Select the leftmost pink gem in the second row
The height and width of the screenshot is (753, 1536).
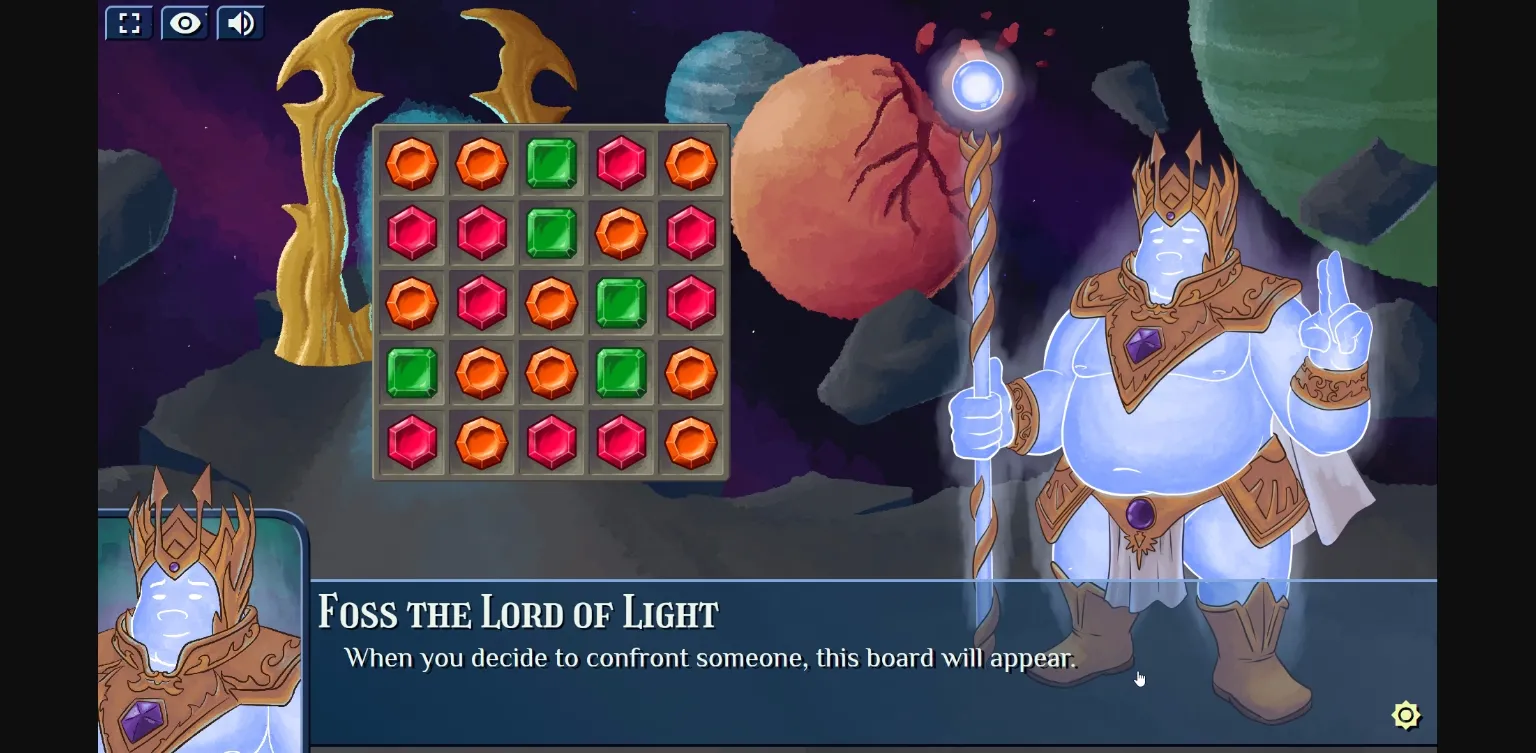411,233
